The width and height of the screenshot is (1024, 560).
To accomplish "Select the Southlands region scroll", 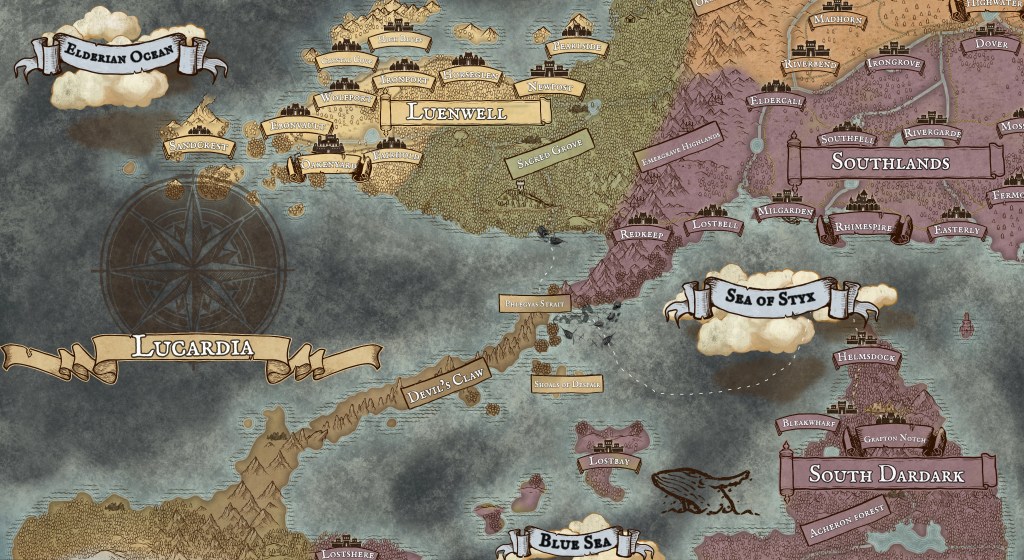I will [x=890, y=163].
